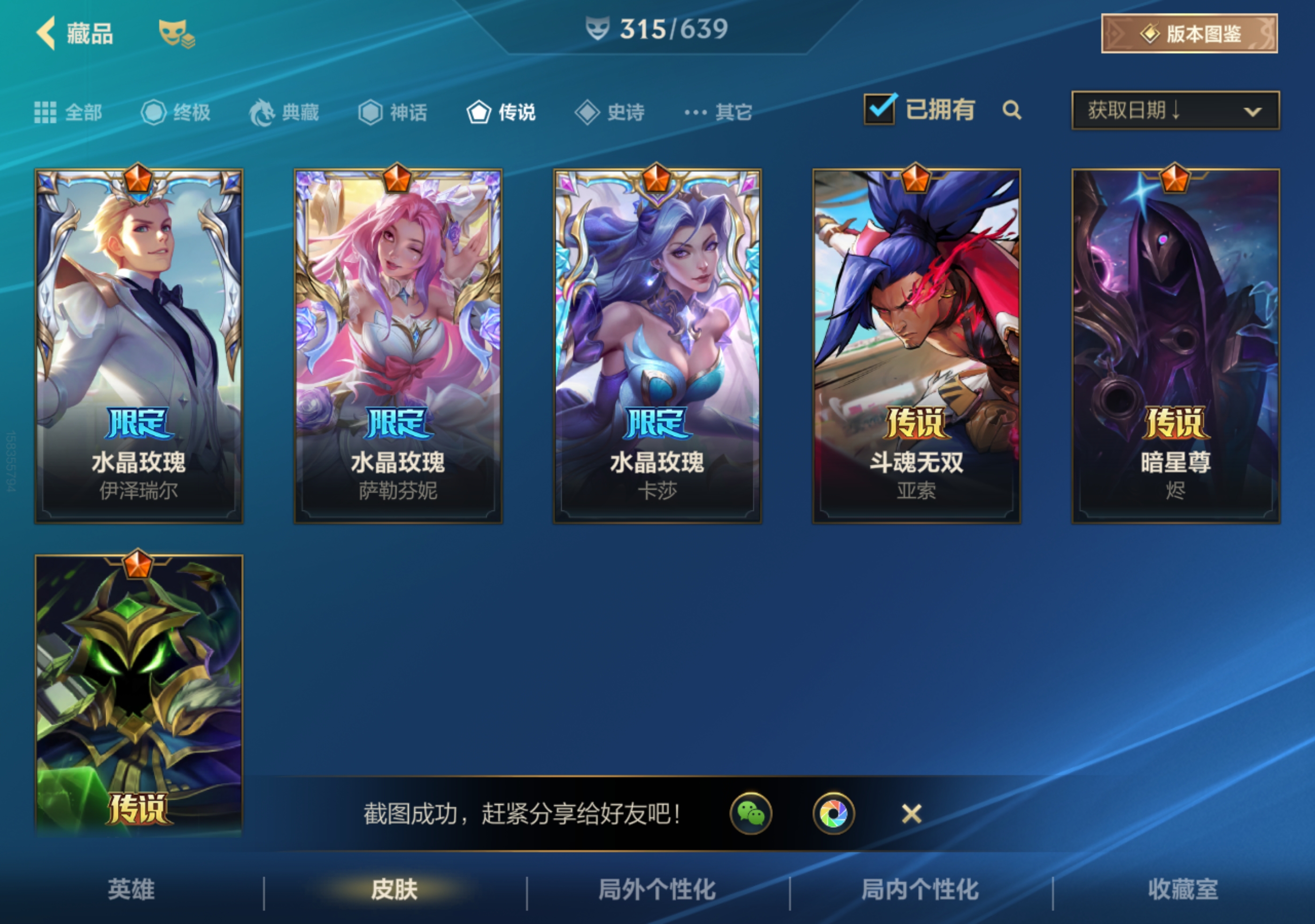
Task: Select the 神话 hexagon filter icon
Action: [x=370, y=112]
